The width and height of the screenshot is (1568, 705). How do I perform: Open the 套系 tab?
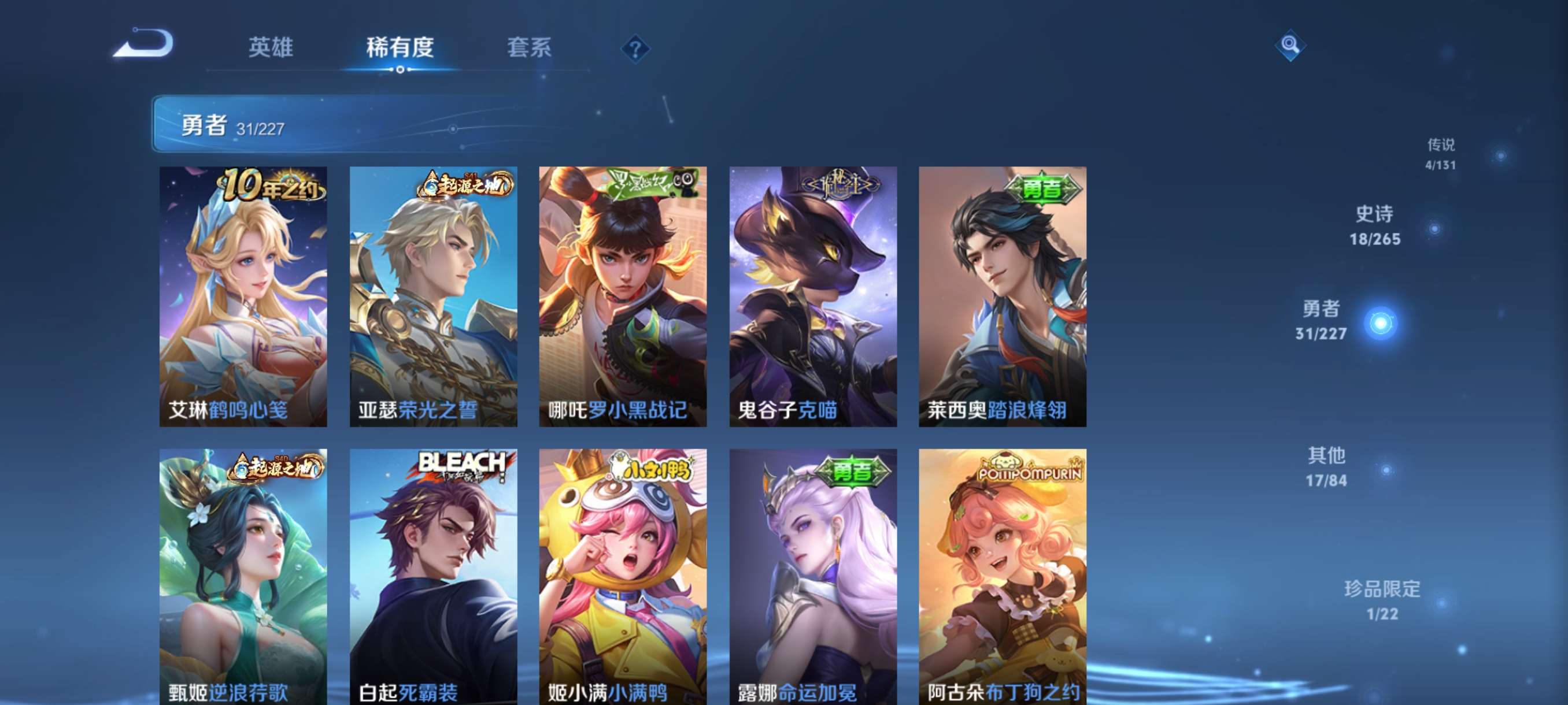[x=529, y=47]
